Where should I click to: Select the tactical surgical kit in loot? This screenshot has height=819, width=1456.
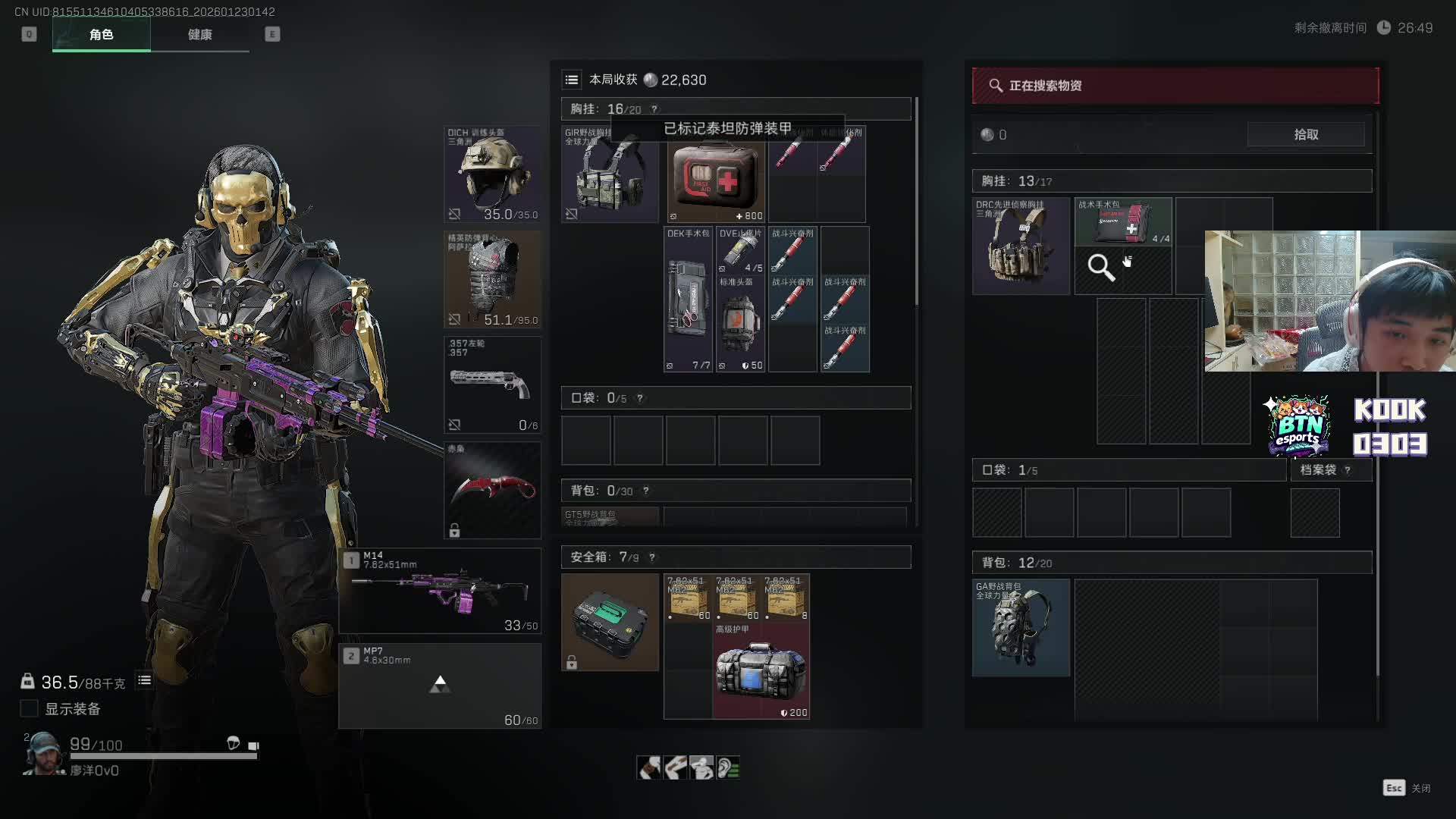pyautogui.click(x=1122, y=221)
